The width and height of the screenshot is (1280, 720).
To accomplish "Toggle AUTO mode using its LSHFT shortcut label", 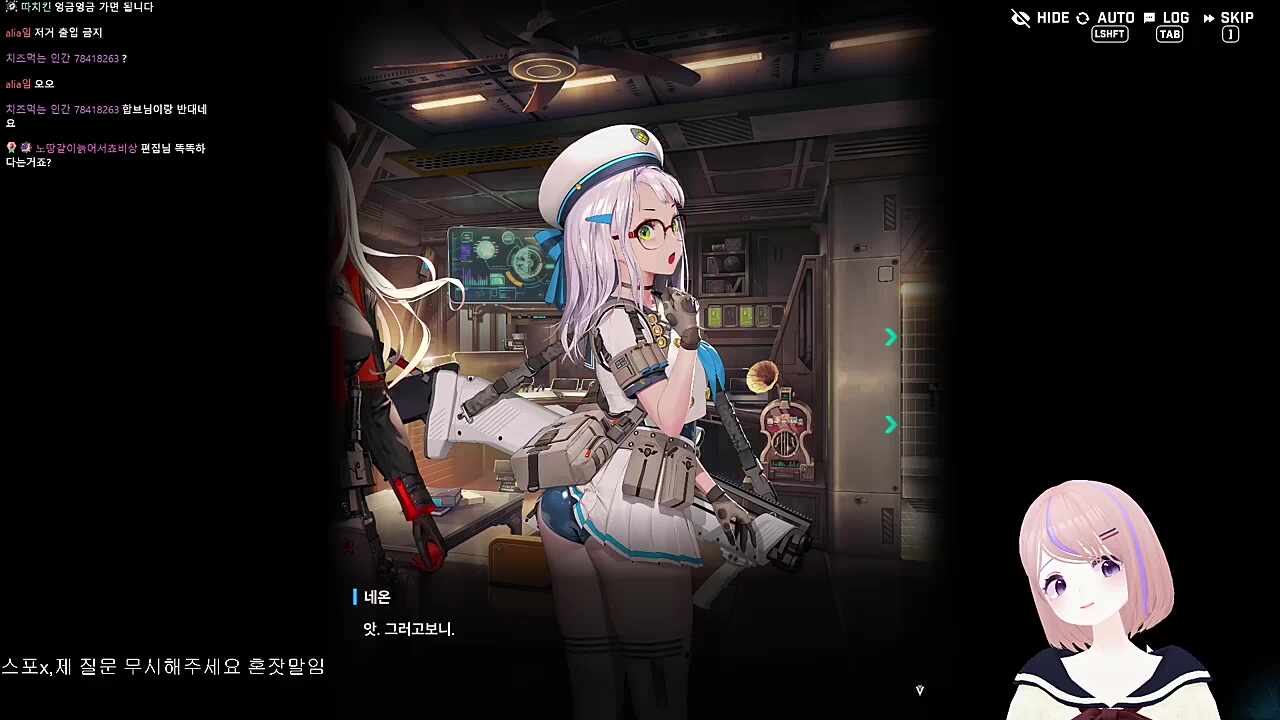I will [x=1109, y=33].
